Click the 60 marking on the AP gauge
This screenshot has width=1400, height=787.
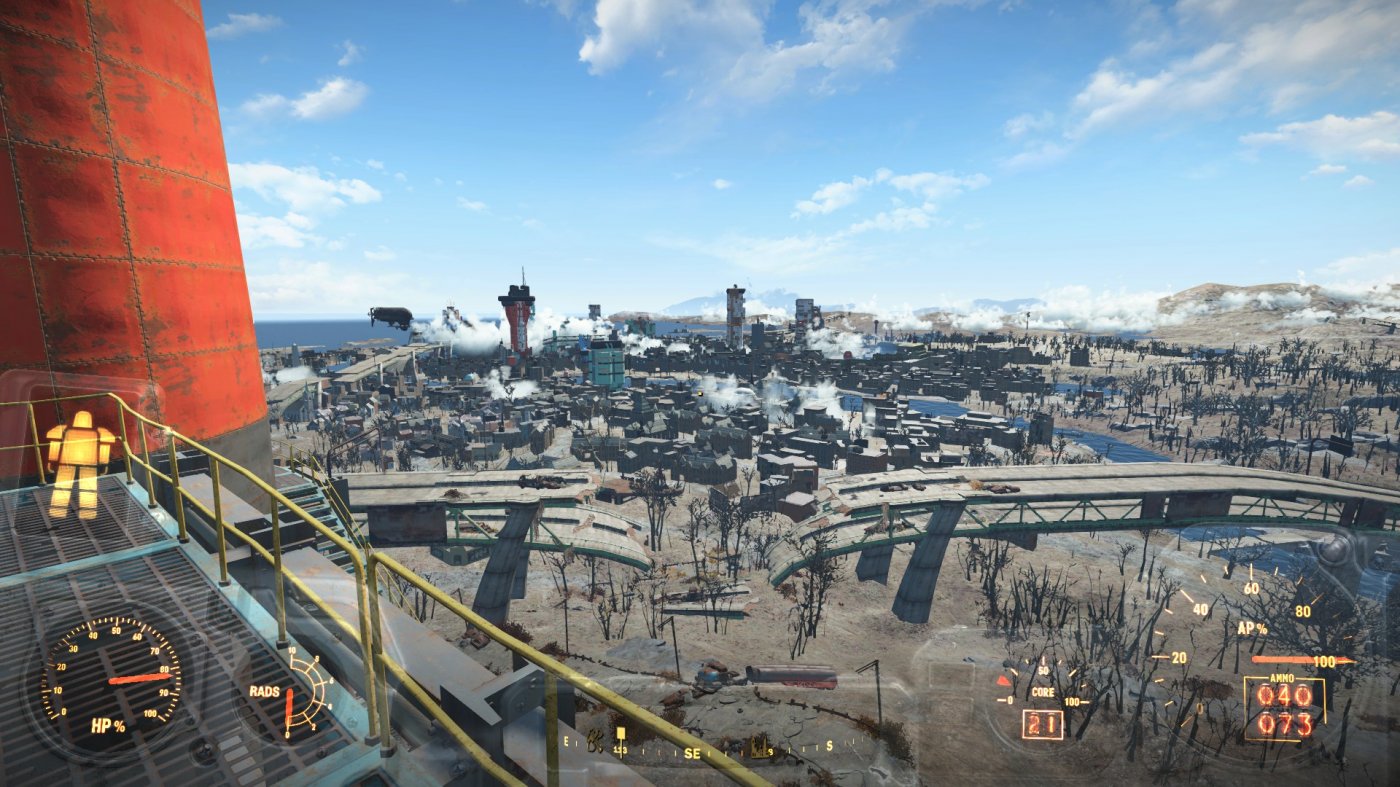tap(1250, 588)
